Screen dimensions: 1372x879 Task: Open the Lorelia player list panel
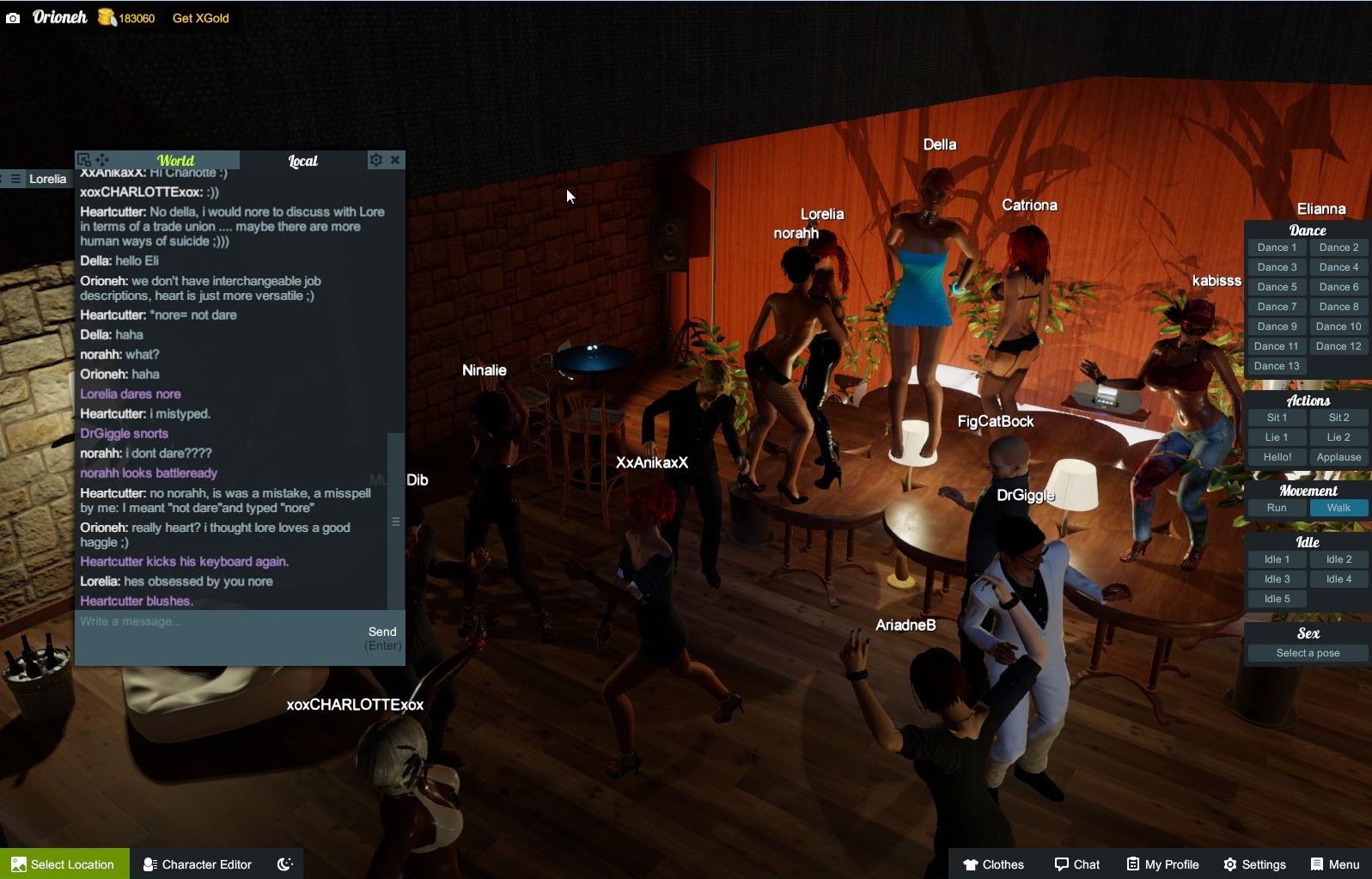(48, 179)
